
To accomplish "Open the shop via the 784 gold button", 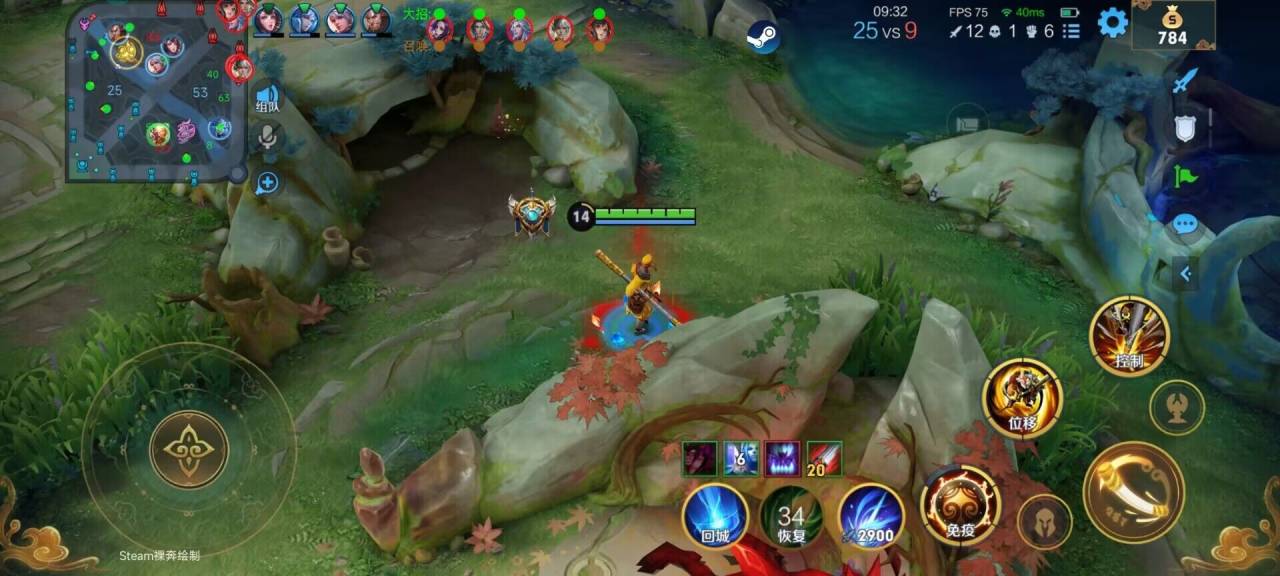I will coord(1172,25).
